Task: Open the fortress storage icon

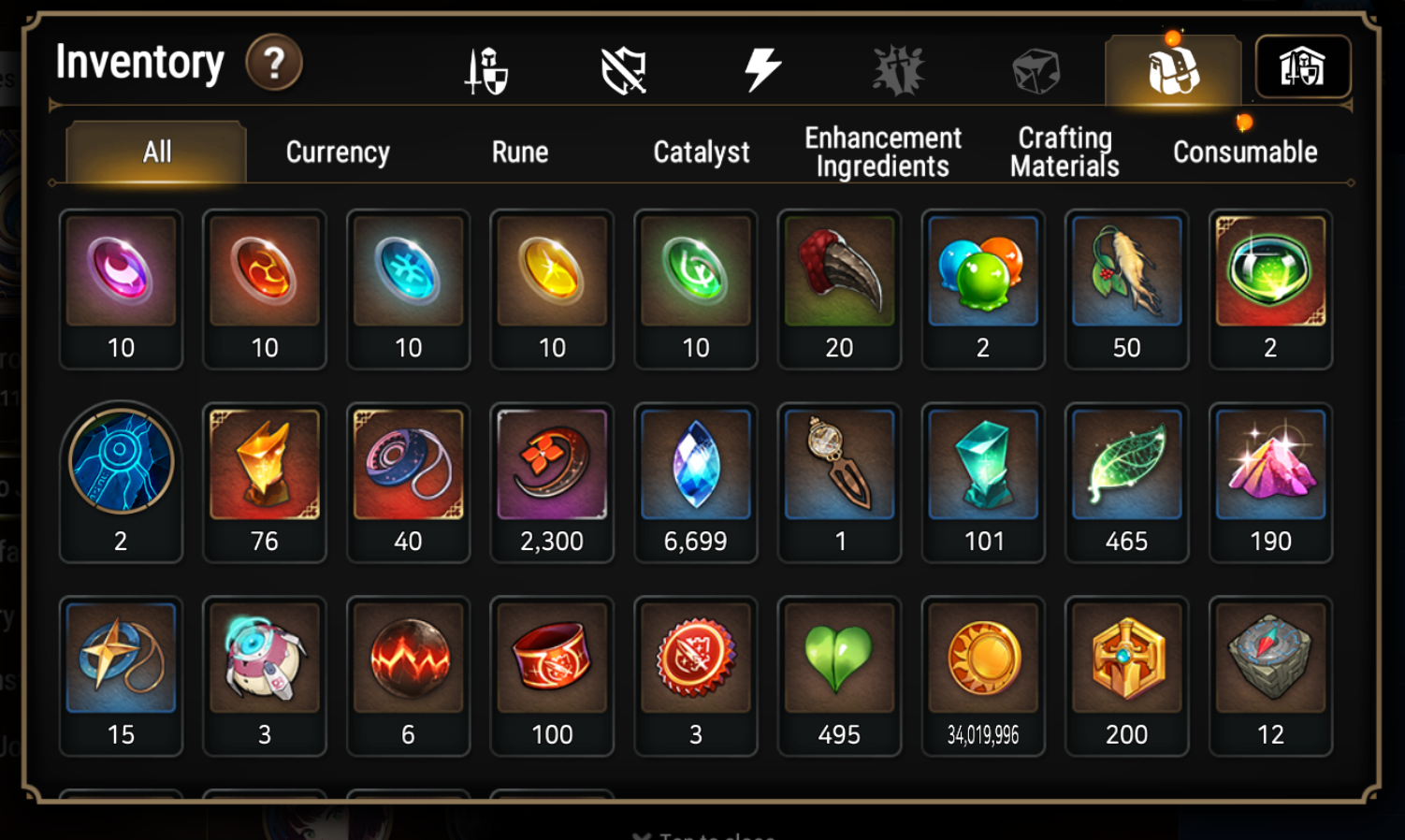Action: [x=1304, y=67]
